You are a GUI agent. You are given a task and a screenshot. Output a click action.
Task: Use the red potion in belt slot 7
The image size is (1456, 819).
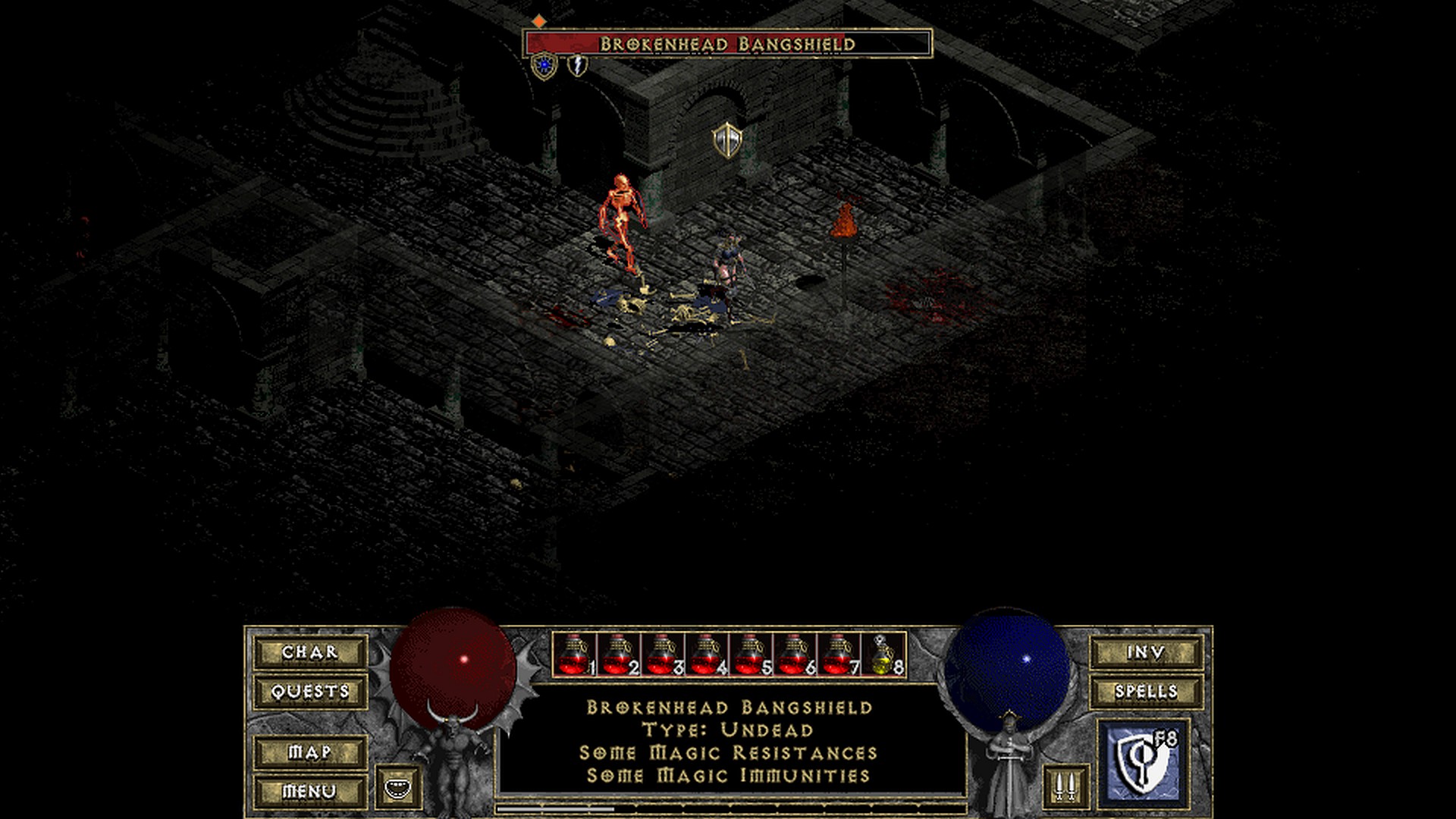(x=839, y=655)
